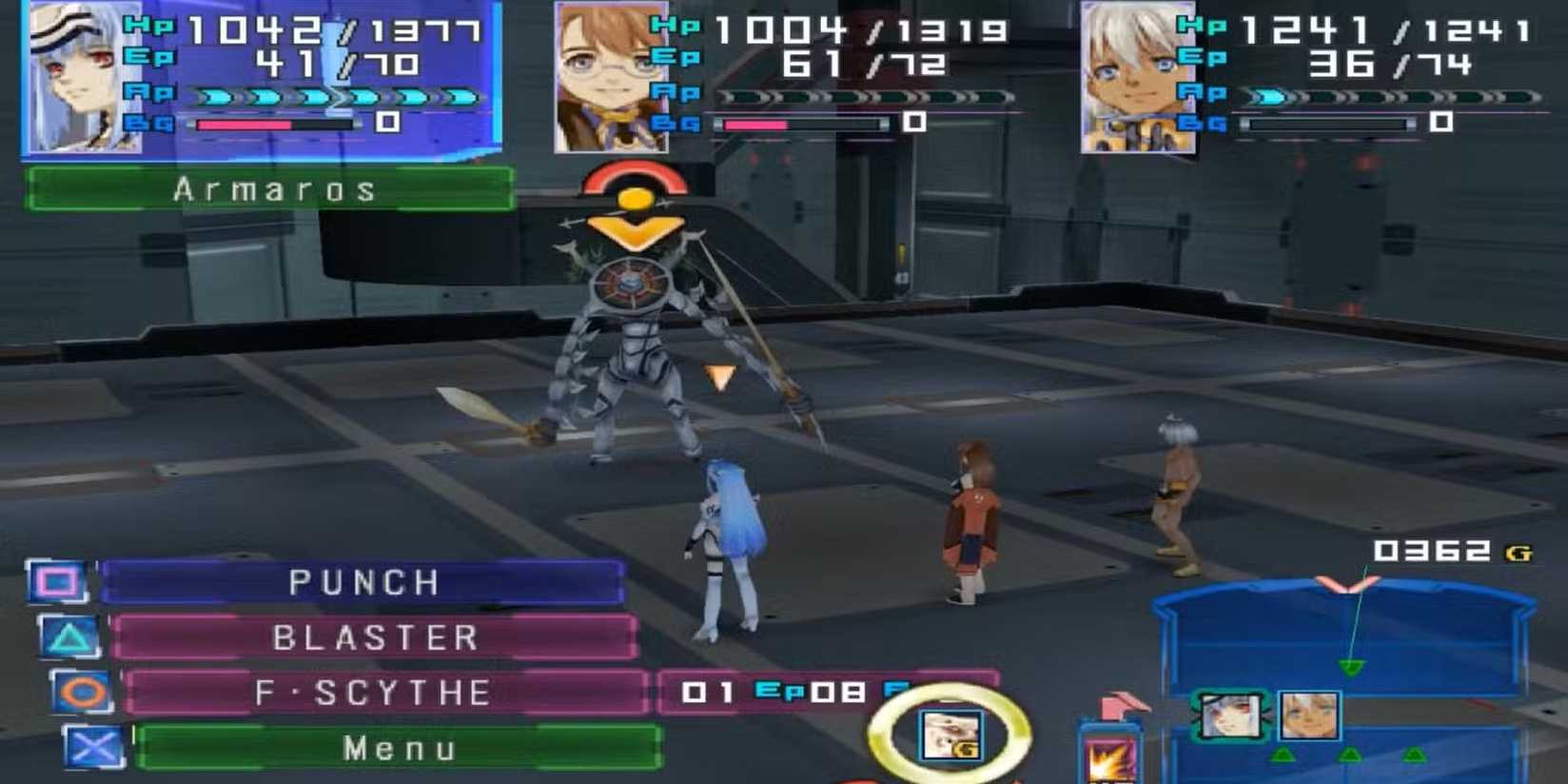Choose the BLASTER attack command

pyautogui.click(x=375, y=637)
